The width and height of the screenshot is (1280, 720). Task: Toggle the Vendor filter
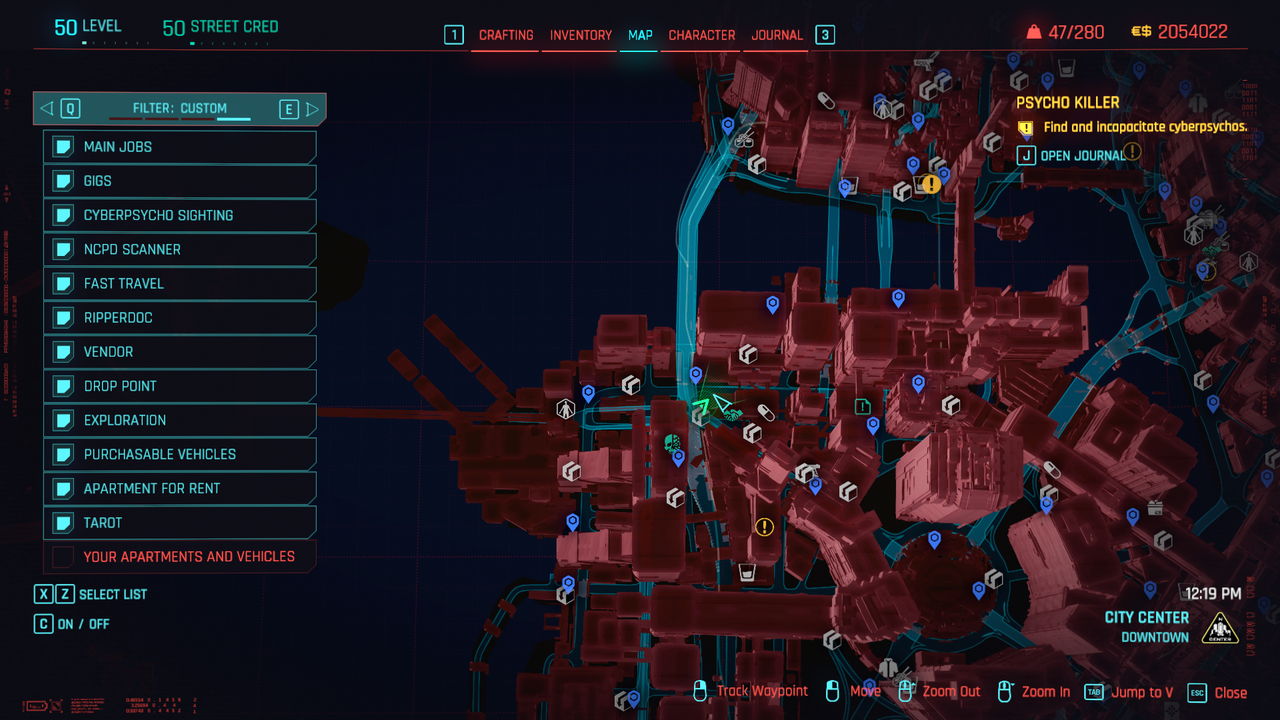(180, 352)
